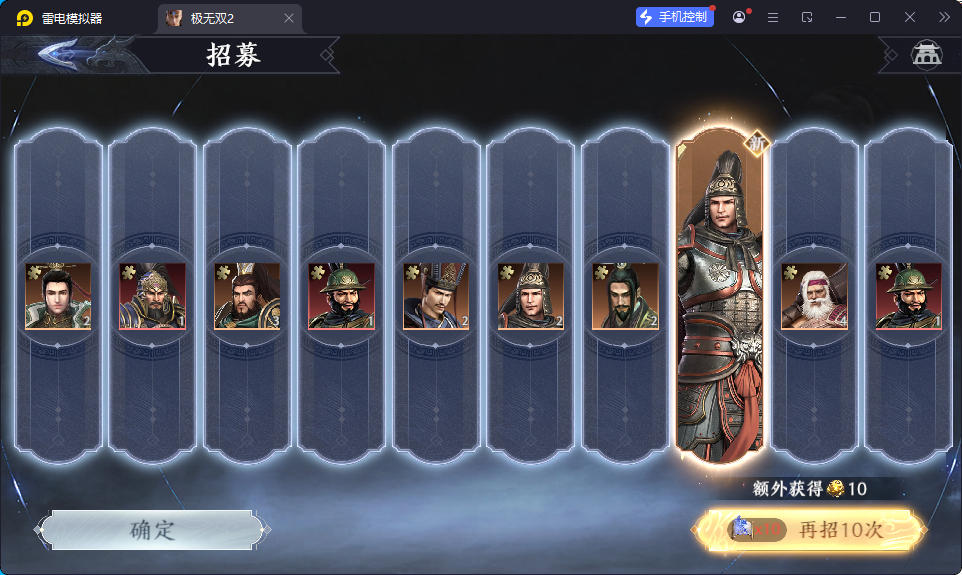Select the green-robed goateed hero card
Viewport: 962px width, 575px height.
625,296
